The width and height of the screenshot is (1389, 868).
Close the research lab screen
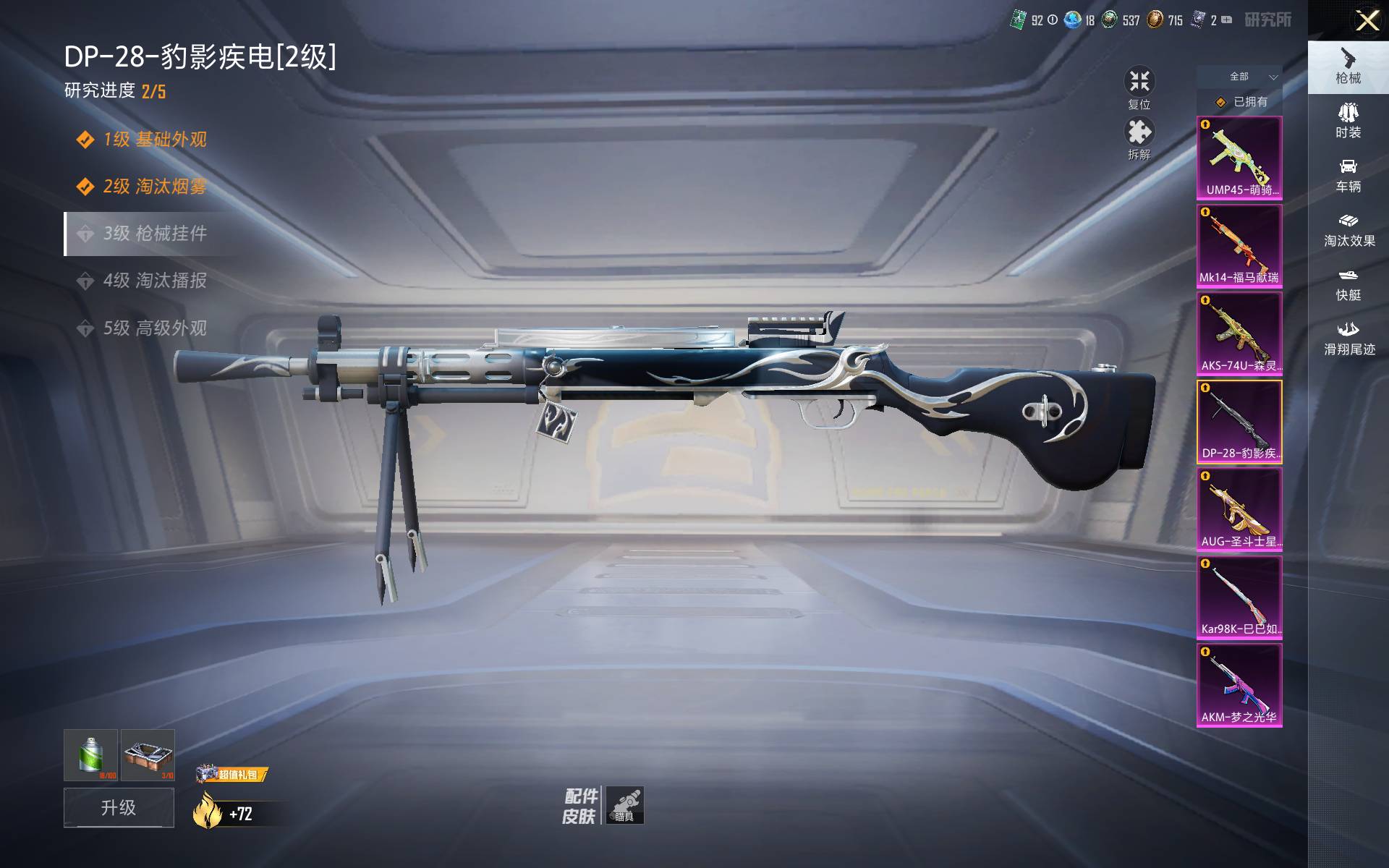click(x=1367, y=20)
